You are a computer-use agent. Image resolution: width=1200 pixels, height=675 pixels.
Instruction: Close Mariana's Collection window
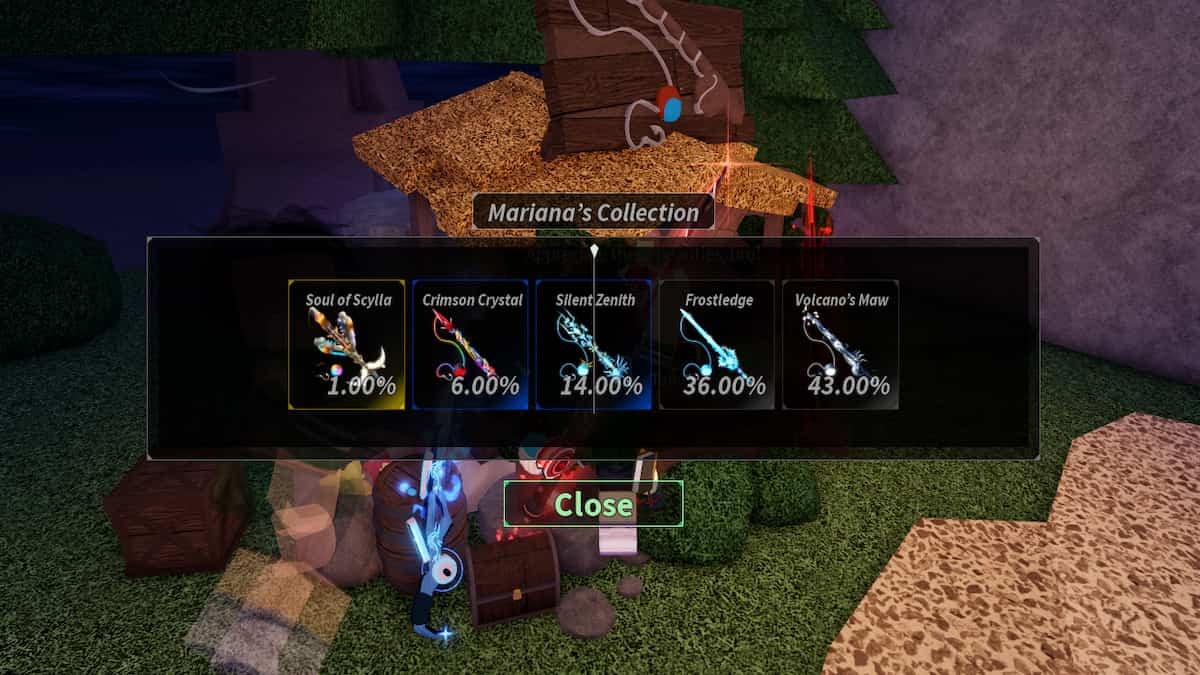[593, 504]
